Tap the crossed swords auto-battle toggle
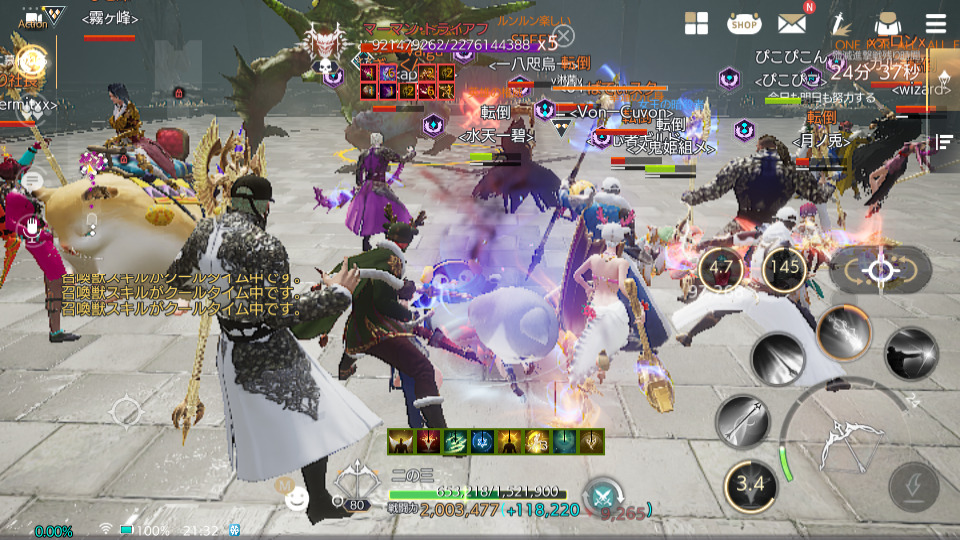Image resolution: width=960 pixels, height=540 pixels. click(x=603, y=495)
